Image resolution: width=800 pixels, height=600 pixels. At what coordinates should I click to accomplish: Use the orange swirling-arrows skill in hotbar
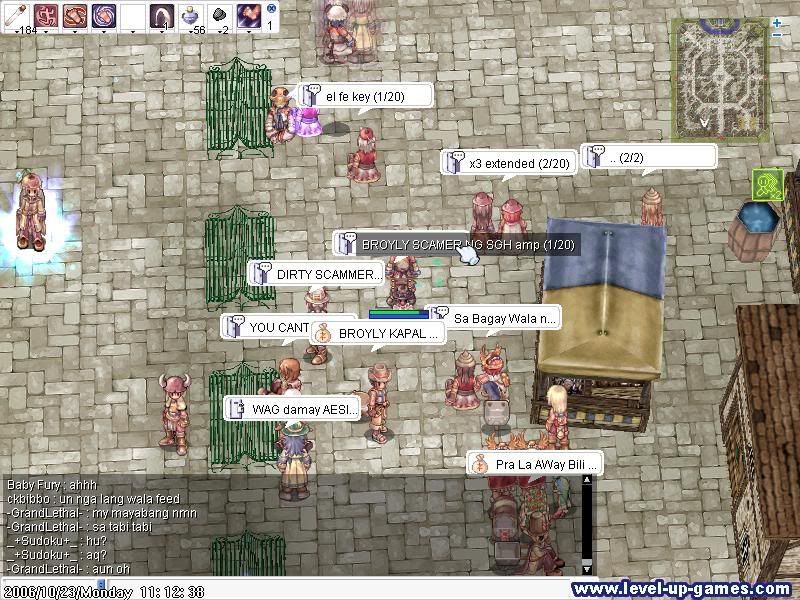pos(75,16)
